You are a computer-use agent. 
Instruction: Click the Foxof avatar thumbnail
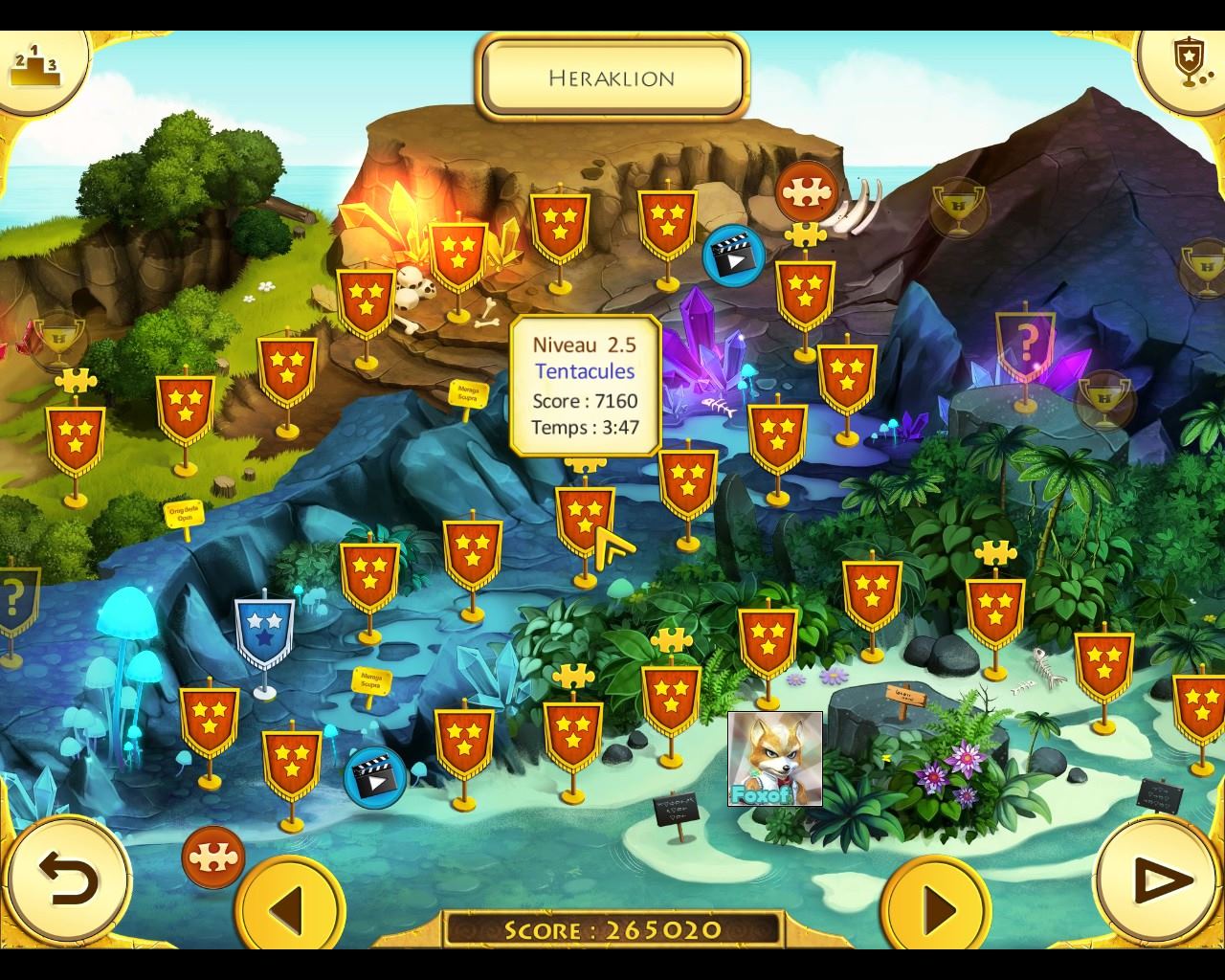click(x=774, y=758)
